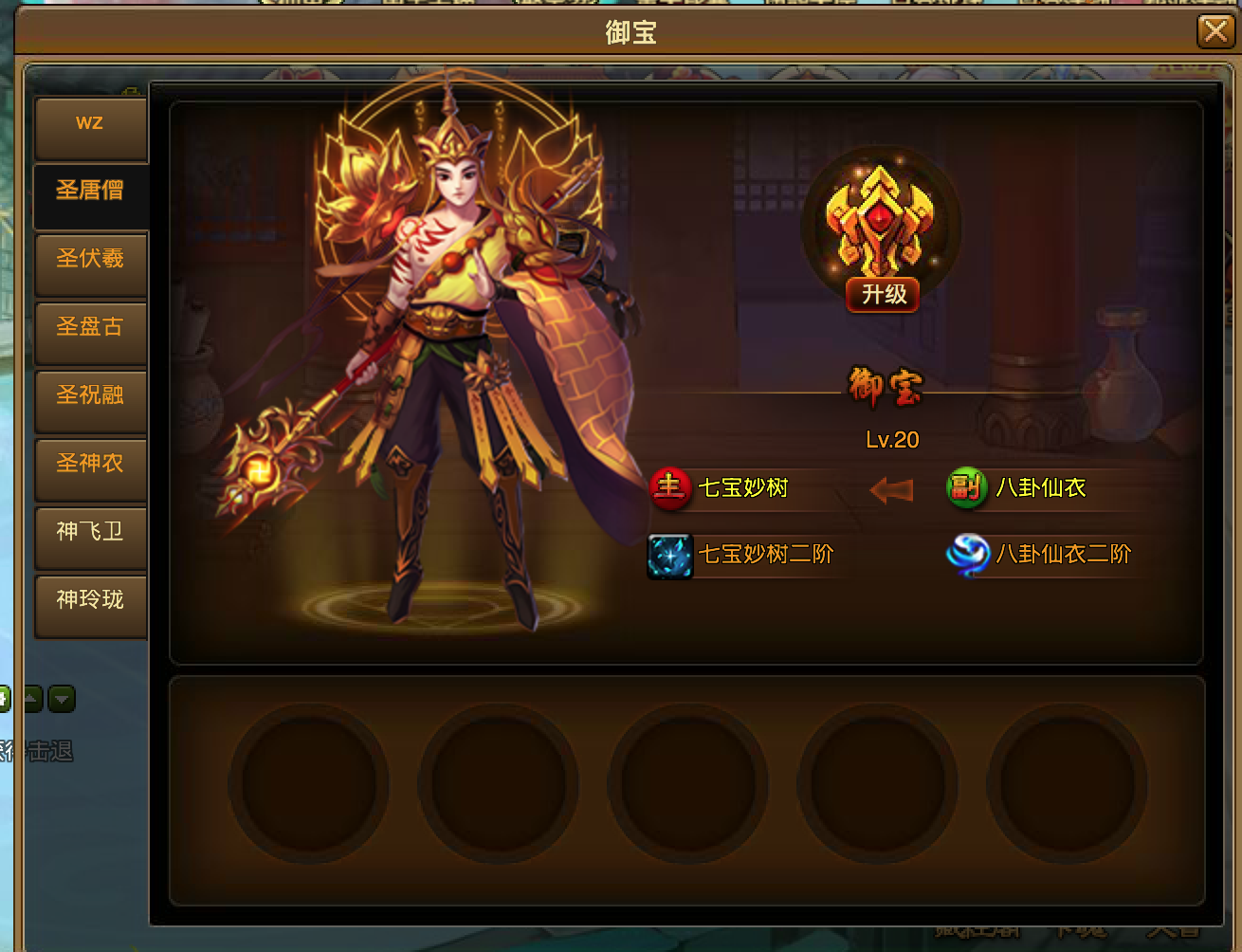Image resolution: width=1242 pixels, height=952 pixels.
Task: Click the green up arrow expander
Action: [33, 699]
